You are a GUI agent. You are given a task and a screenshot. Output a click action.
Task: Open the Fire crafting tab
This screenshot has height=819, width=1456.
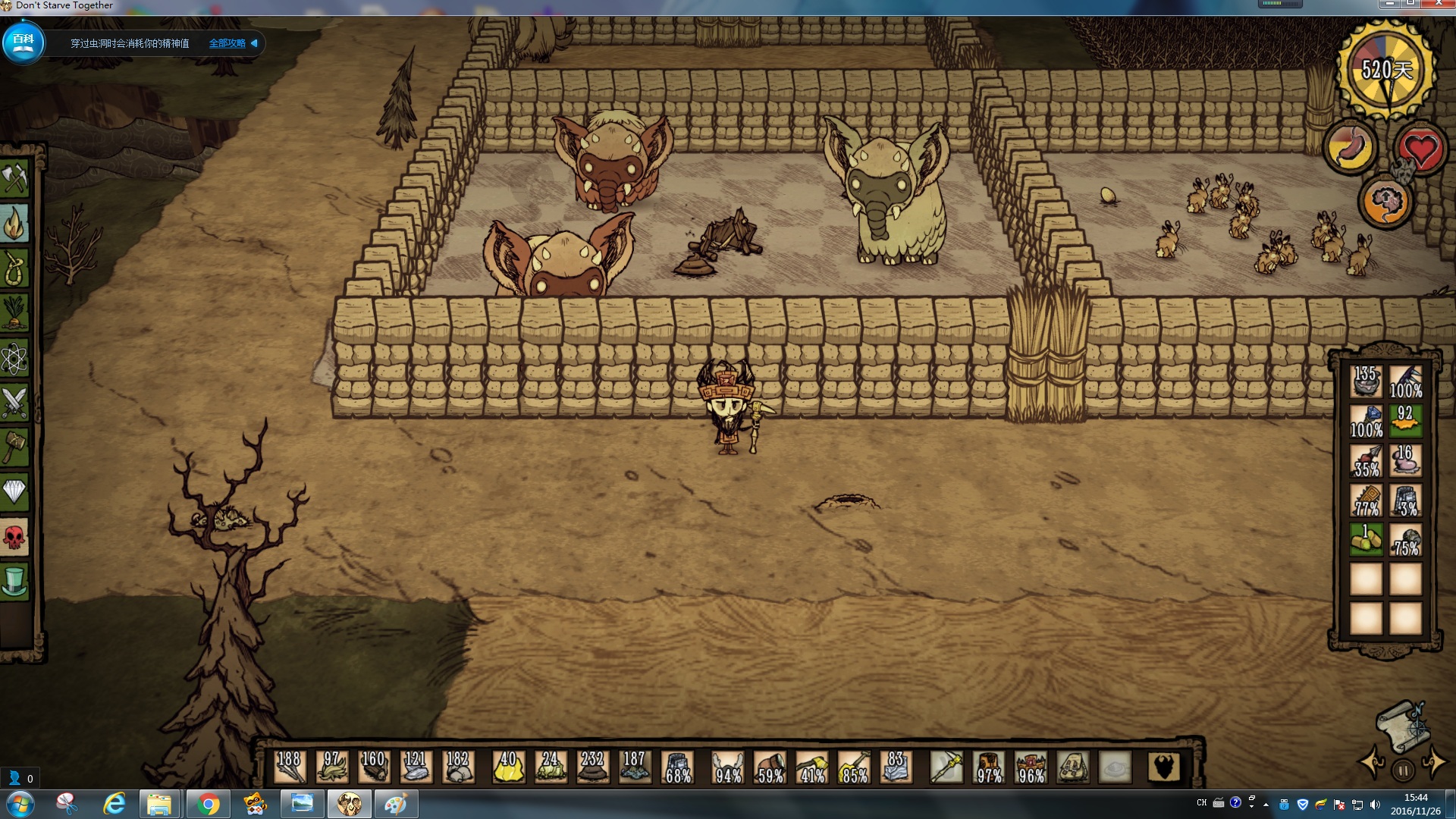(14, 224)
